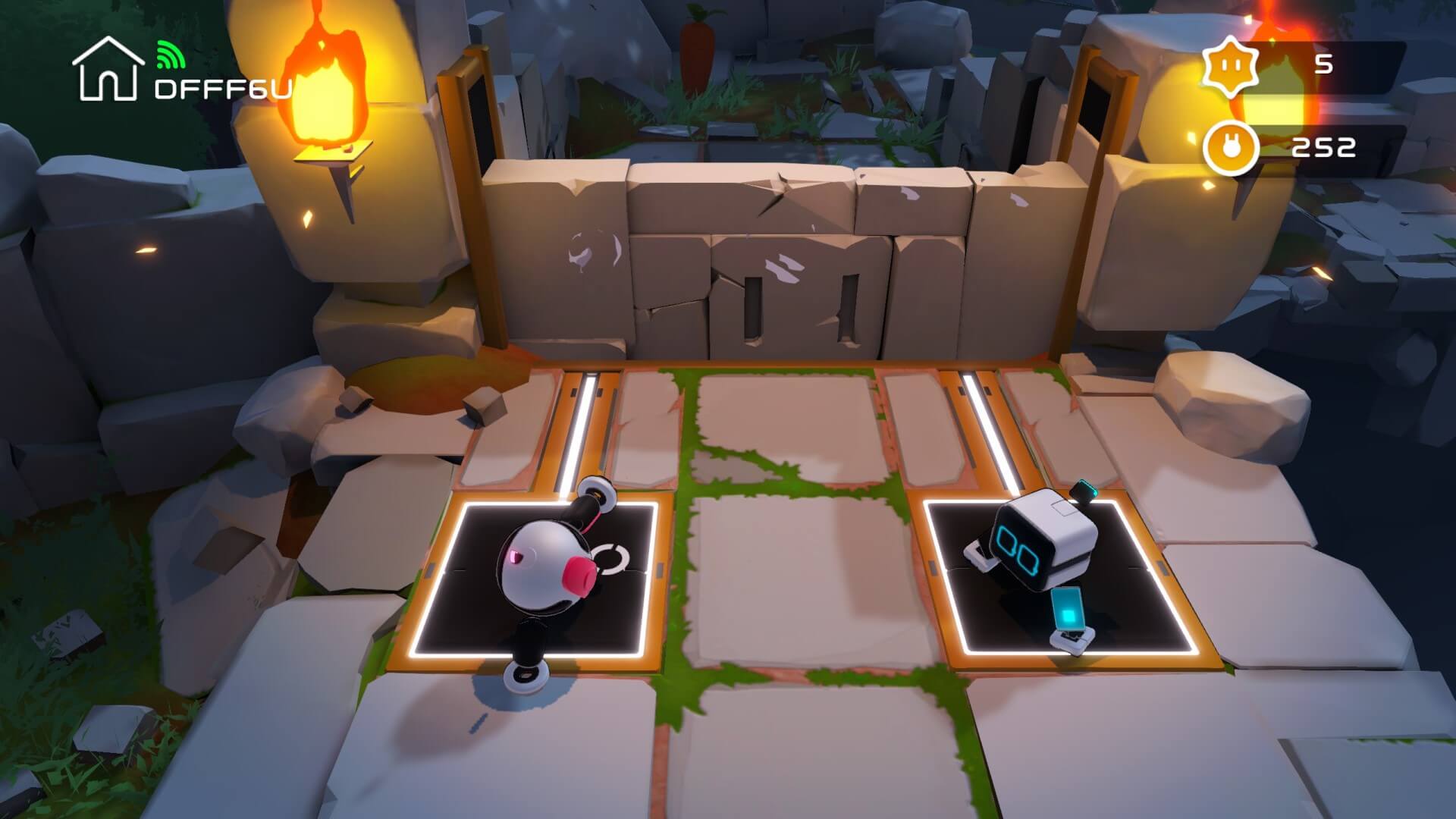Click the left white light rail strip
Image resolution: width=1456 pixels, height=819 pixels.
click(x=576, y=425)
